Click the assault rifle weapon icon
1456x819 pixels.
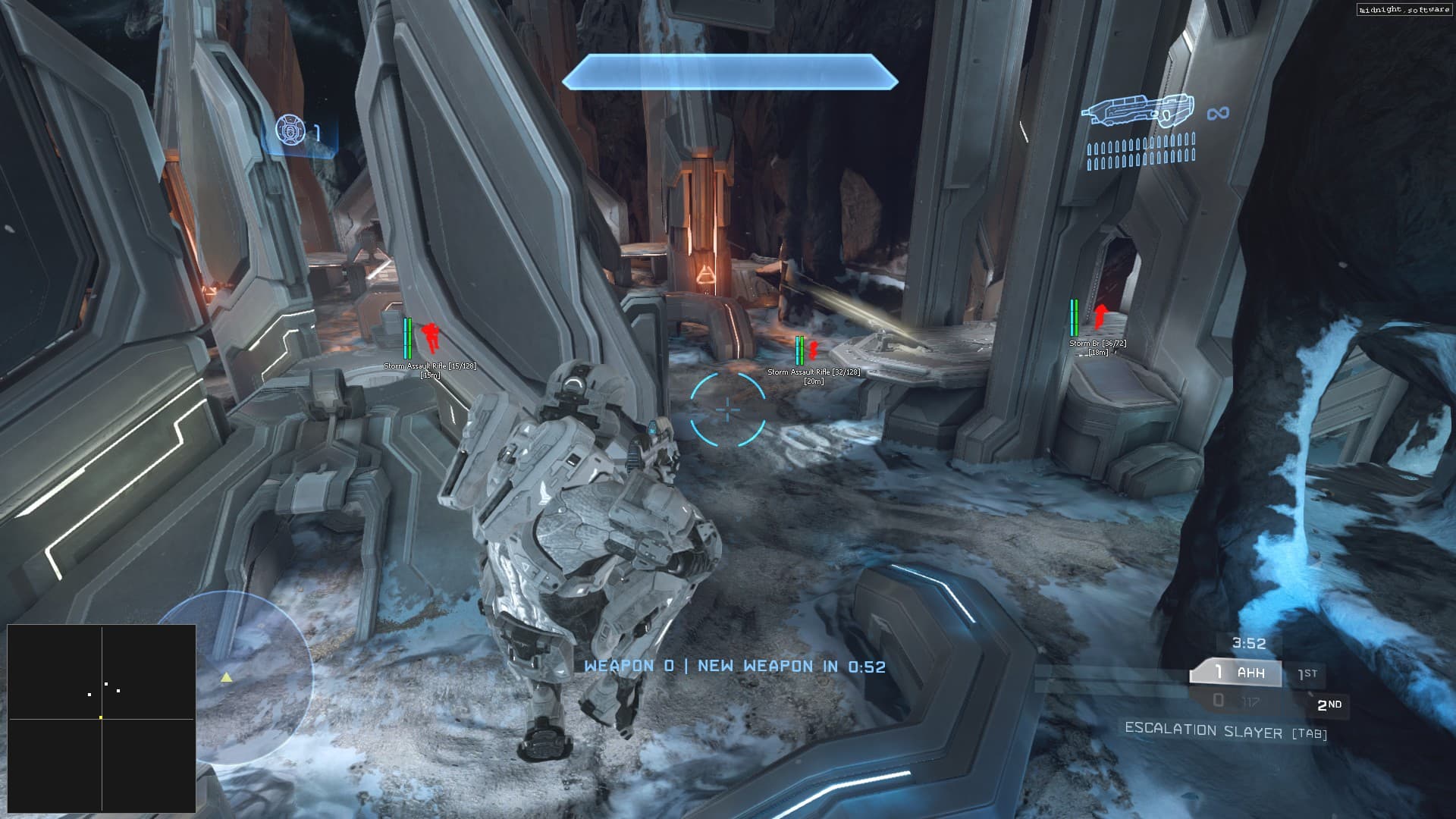pos(1137,111)
